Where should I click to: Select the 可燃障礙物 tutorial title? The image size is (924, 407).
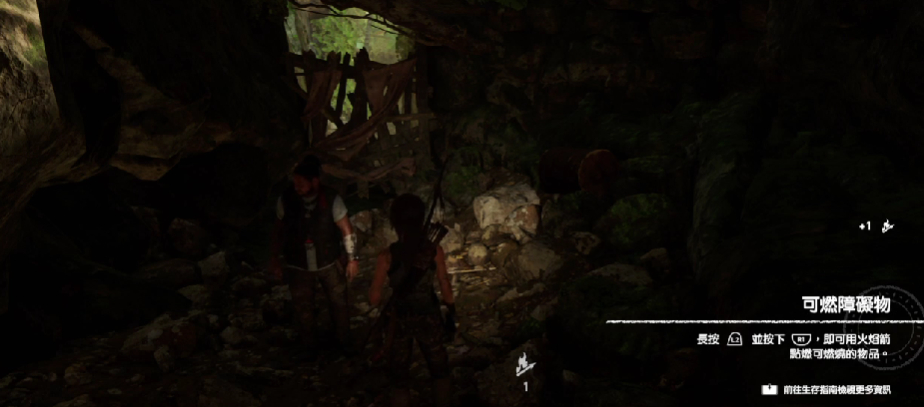pos(845,305)
